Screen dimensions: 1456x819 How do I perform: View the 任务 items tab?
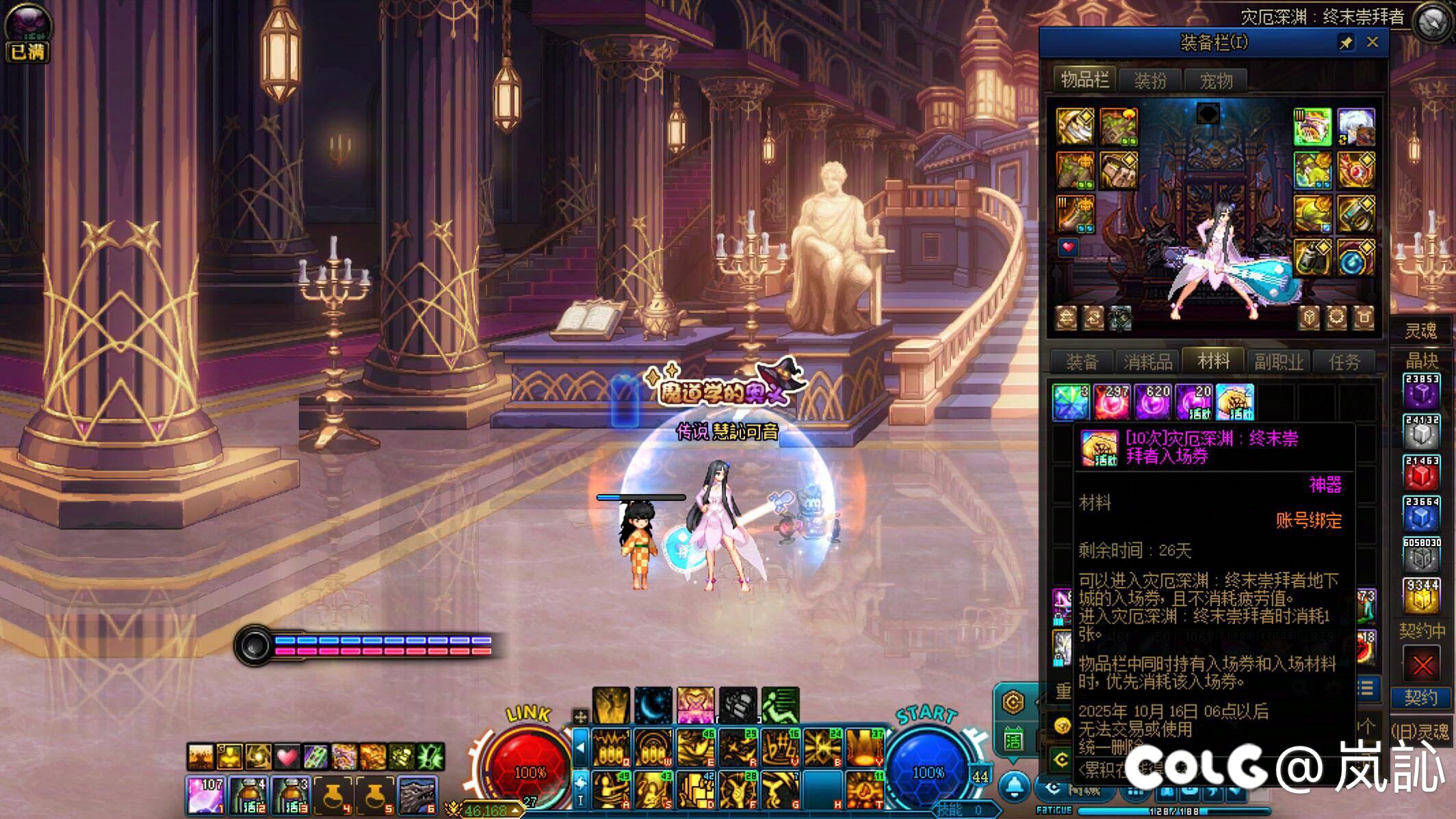coord(1344,361)
